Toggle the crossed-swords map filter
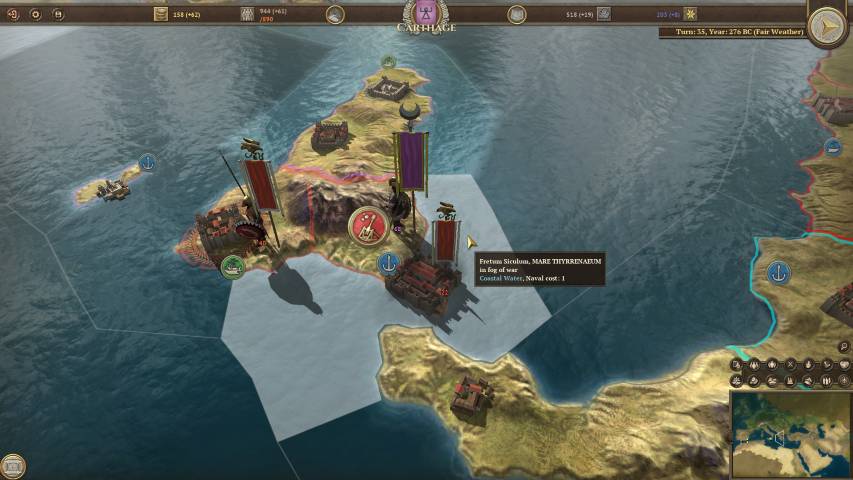Screen dimensions: 853x480 pos(790,365)
